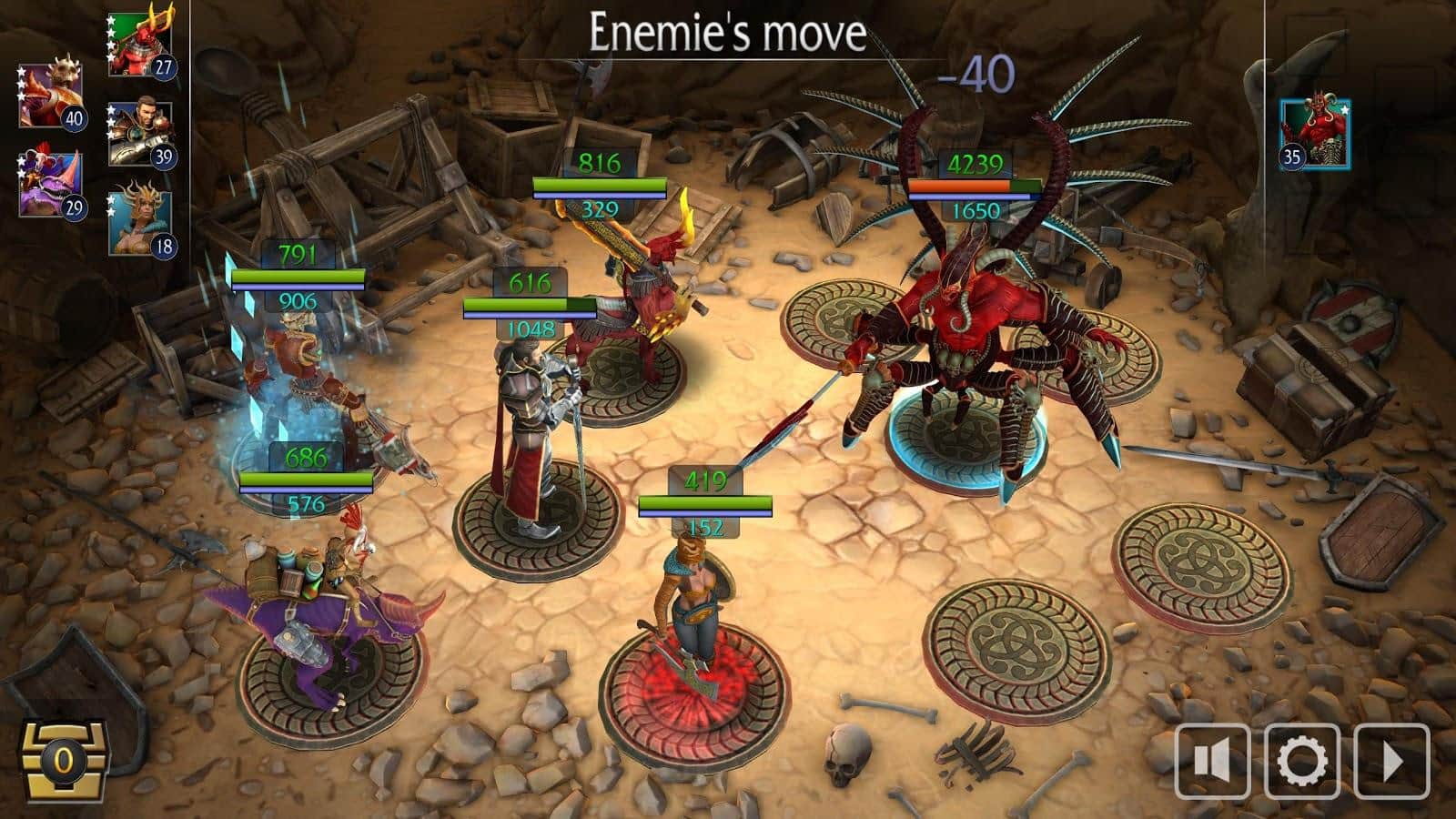The width and height of the screenshot is (1456, 819).
Task: Choose the level 18 warrior woman portrait
Action: coord(139,223)
